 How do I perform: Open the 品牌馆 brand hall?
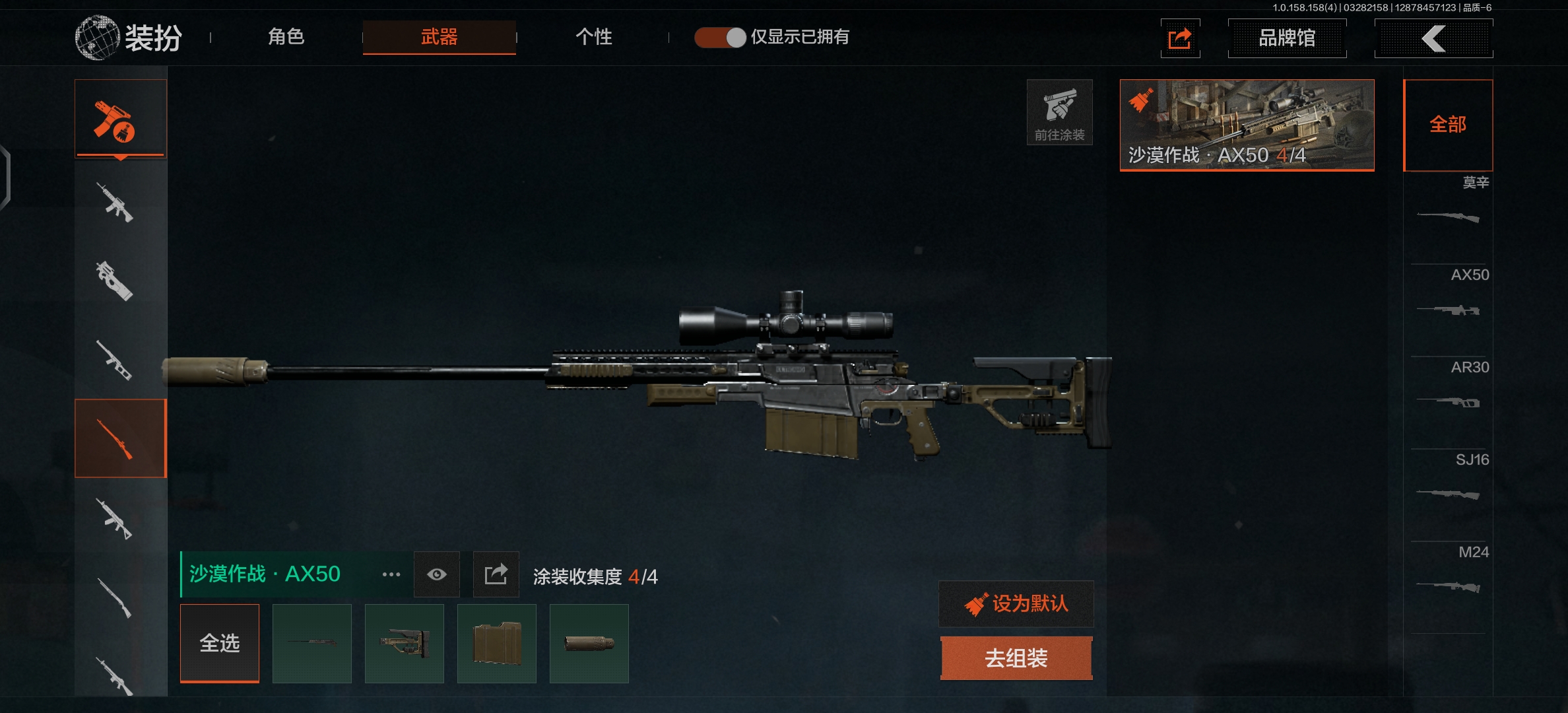click(x=1287, y=38)
